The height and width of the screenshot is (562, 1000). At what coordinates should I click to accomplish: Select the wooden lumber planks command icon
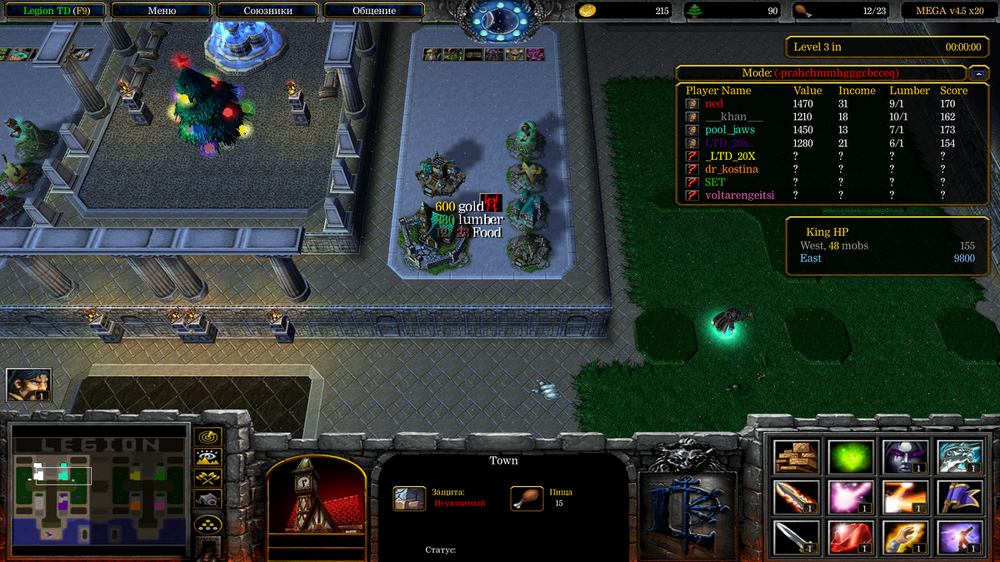click(x=797, y=456)
